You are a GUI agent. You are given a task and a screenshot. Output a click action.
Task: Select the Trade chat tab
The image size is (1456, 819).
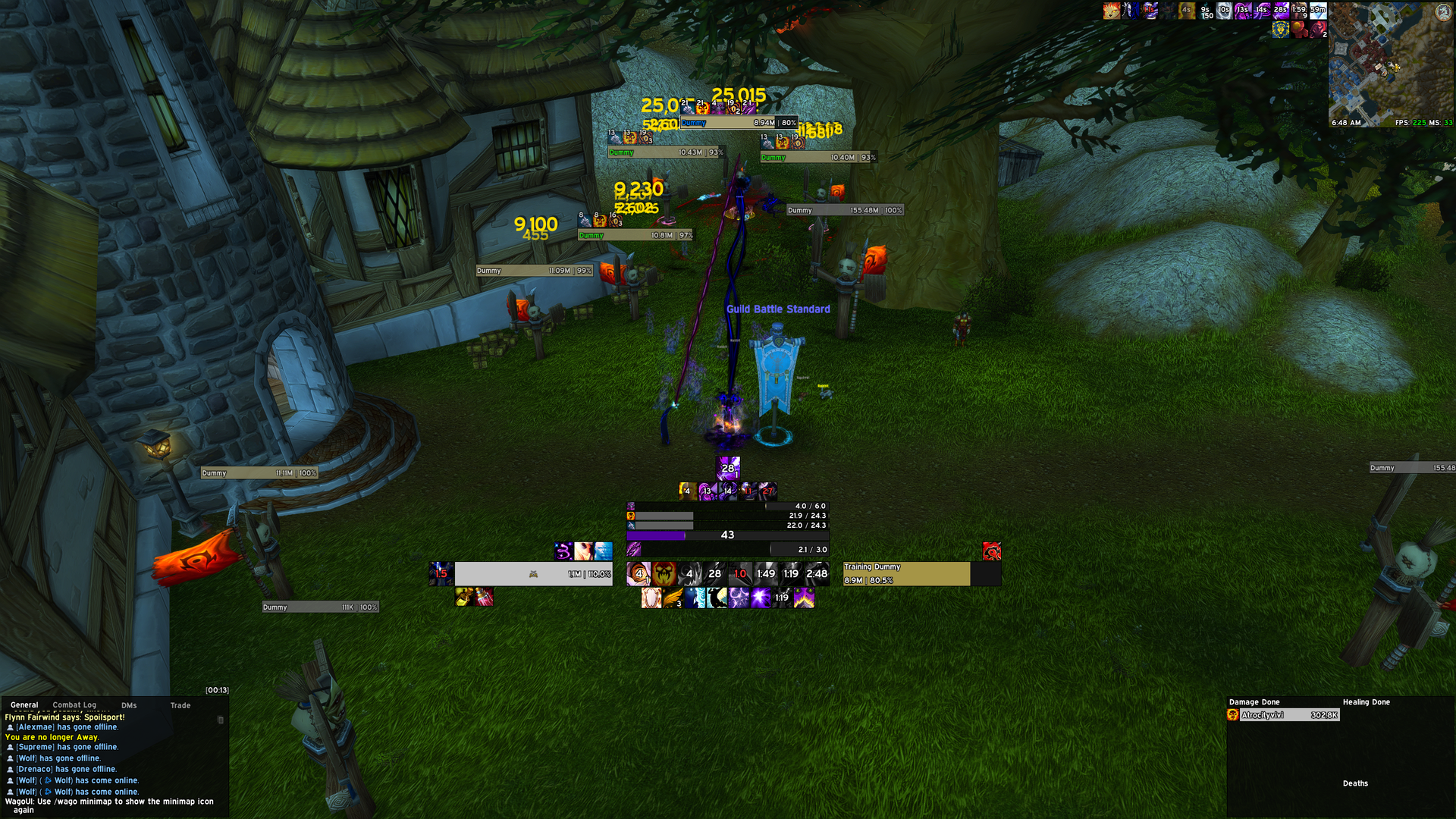(180, 705)
